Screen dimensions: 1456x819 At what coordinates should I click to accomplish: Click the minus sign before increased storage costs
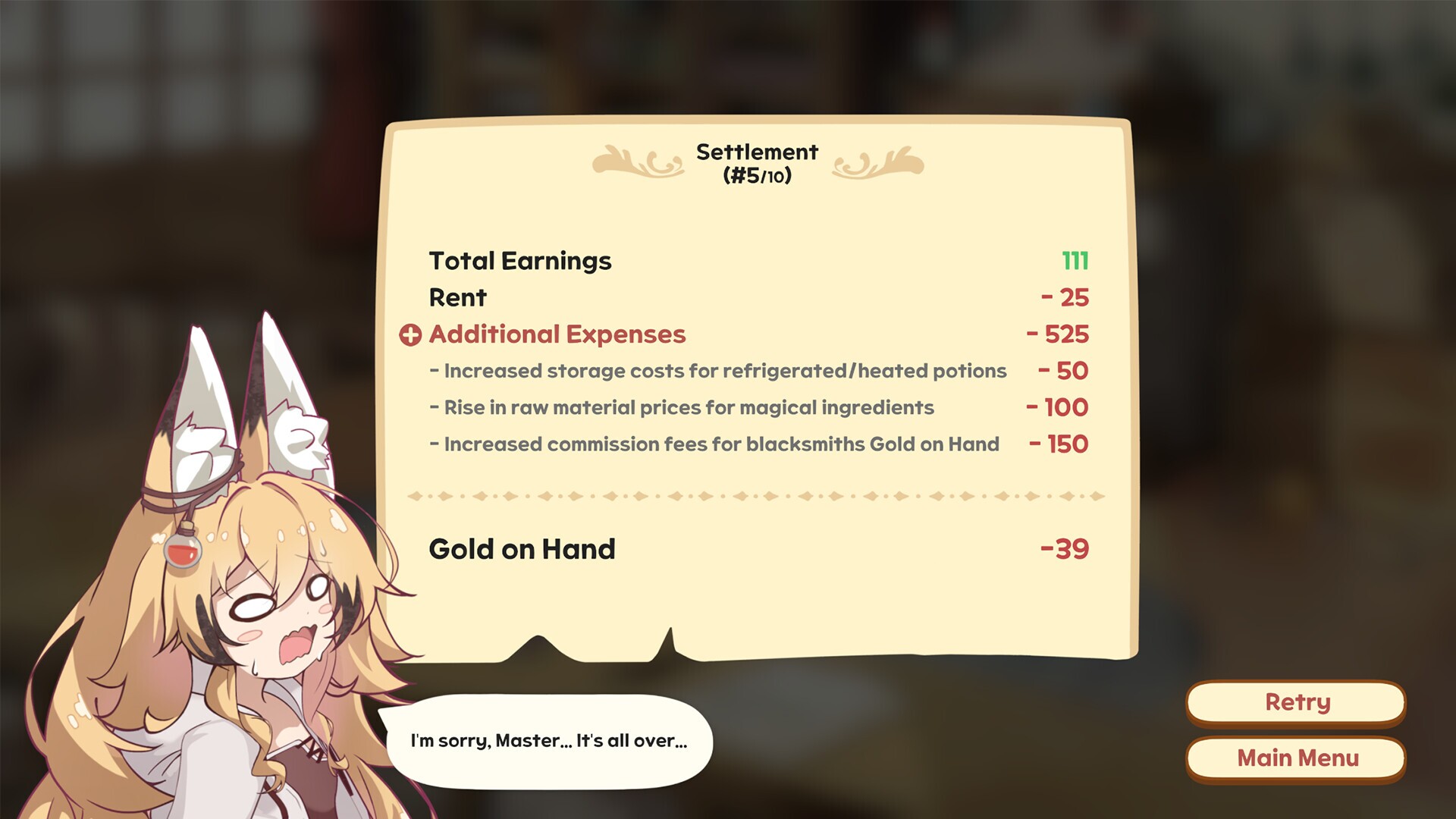434,371
